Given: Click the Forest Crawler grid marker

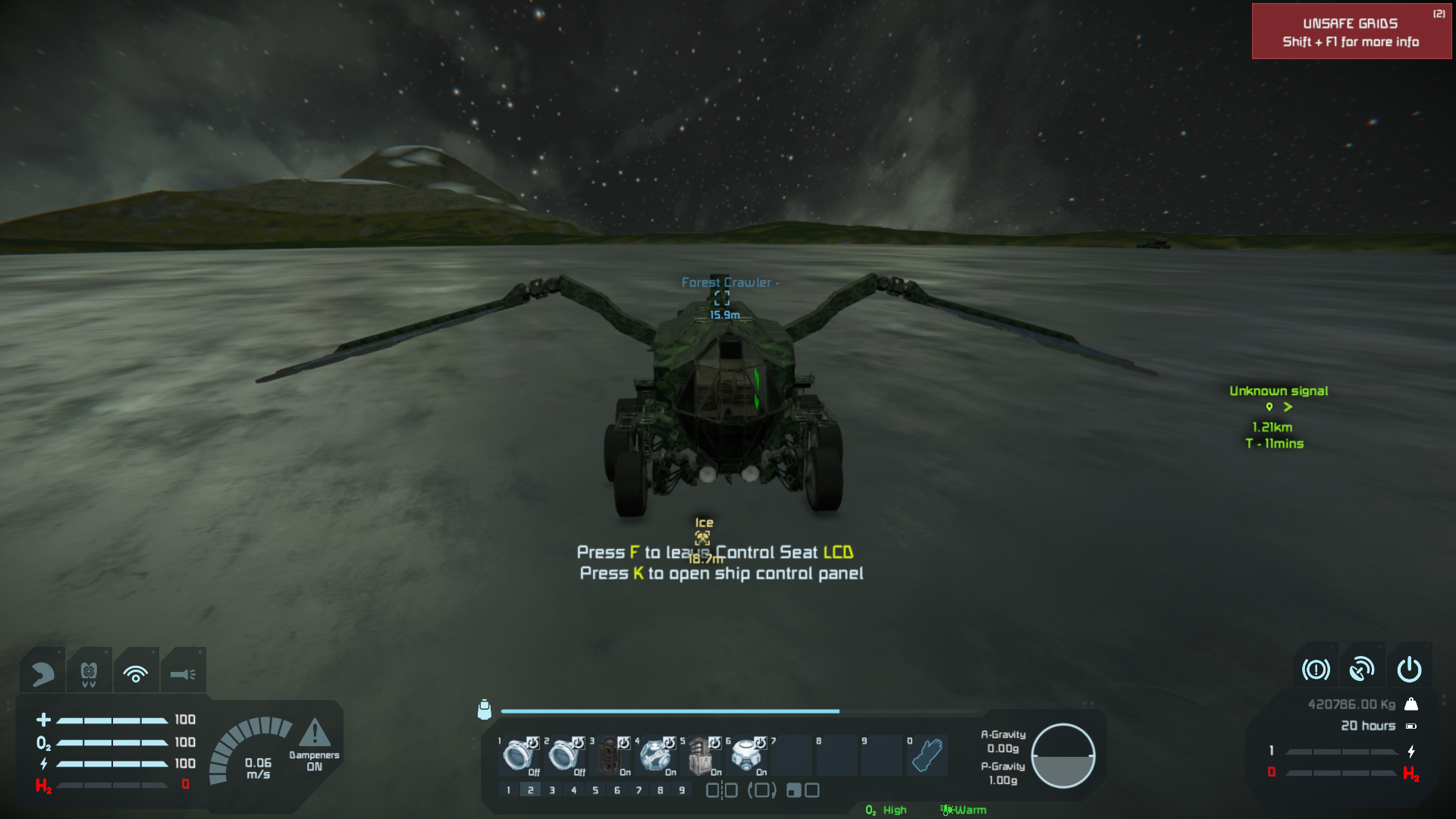Looking at the screenshot, I should (722, 297).
